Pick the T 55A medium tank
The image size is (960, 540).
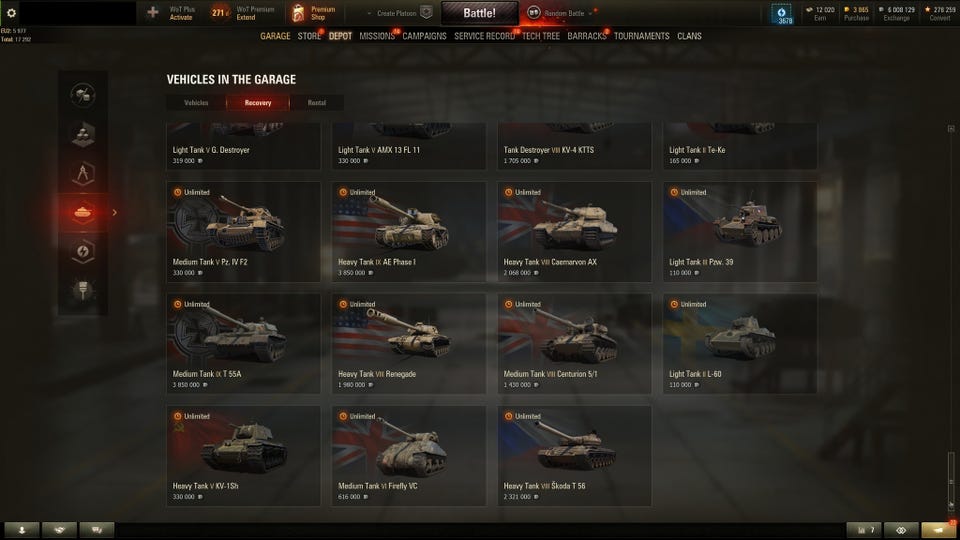(244, 343)
